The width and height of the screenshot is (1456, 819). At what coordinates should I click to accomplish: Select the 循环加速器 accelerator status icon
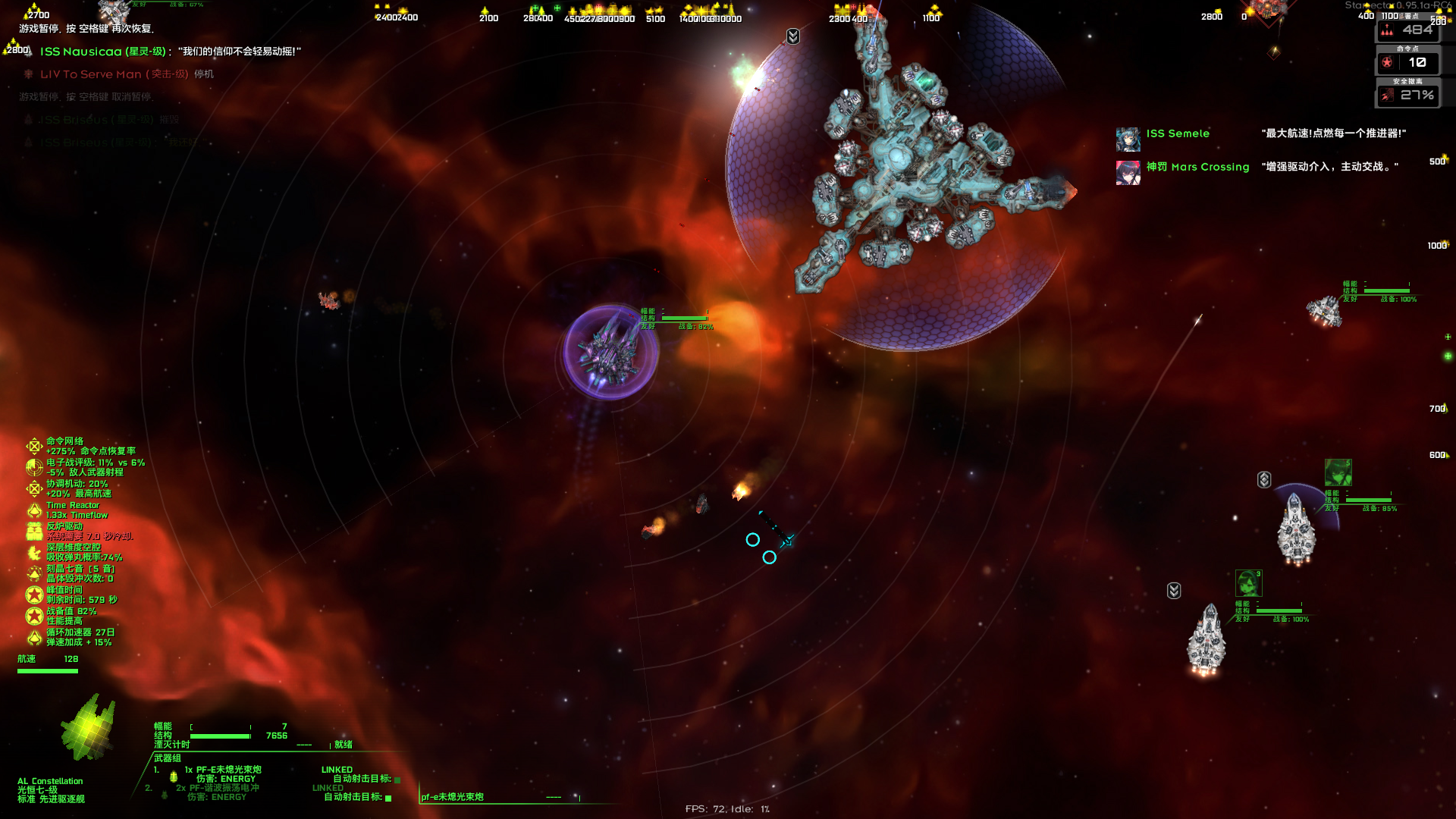(34, 637)
